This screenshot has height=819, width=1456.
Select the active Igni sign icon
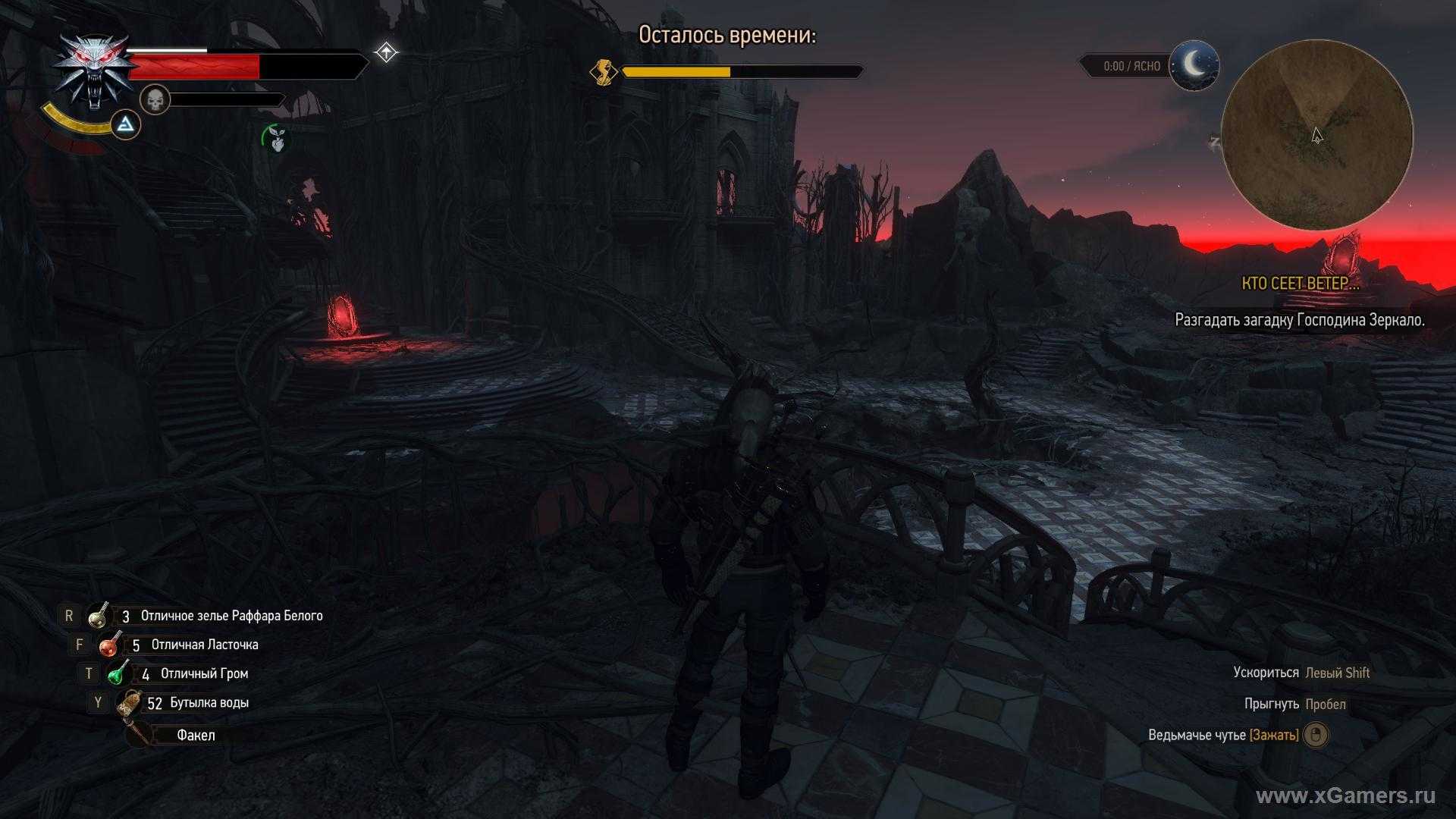(x=126, y=125)
